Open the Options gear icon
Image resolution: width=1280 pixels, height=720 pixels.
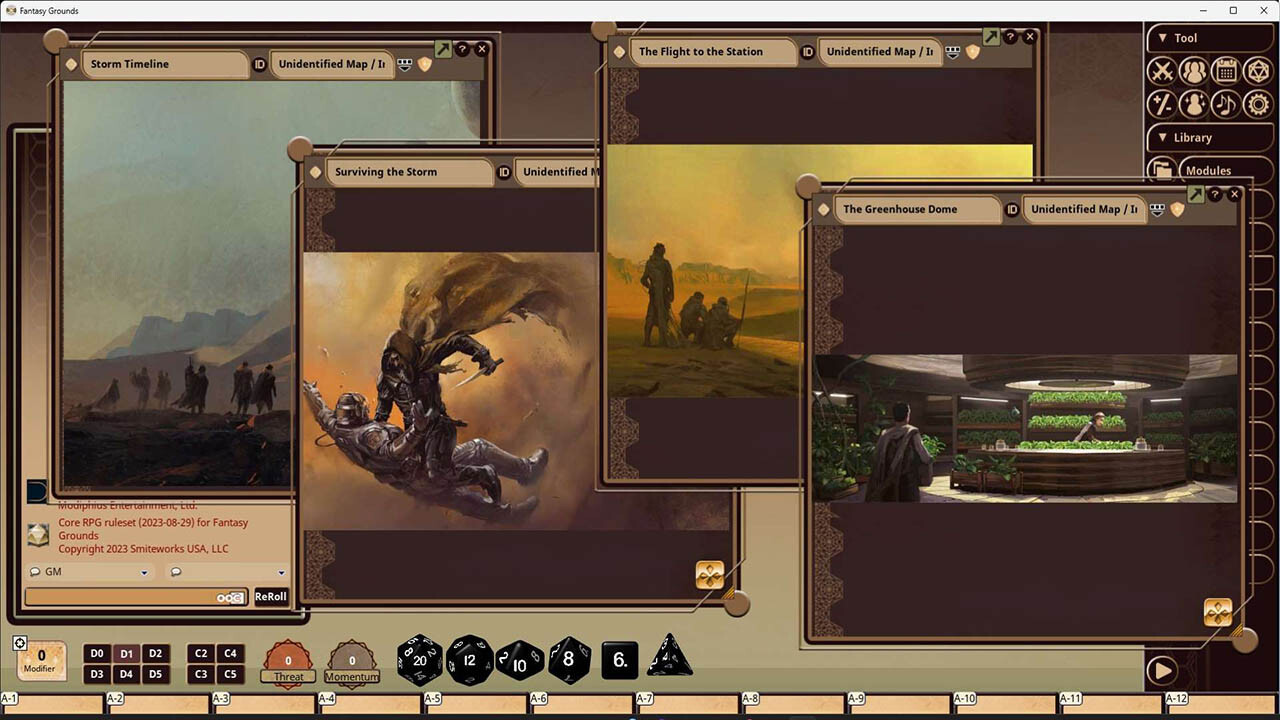pos(1258,103)
